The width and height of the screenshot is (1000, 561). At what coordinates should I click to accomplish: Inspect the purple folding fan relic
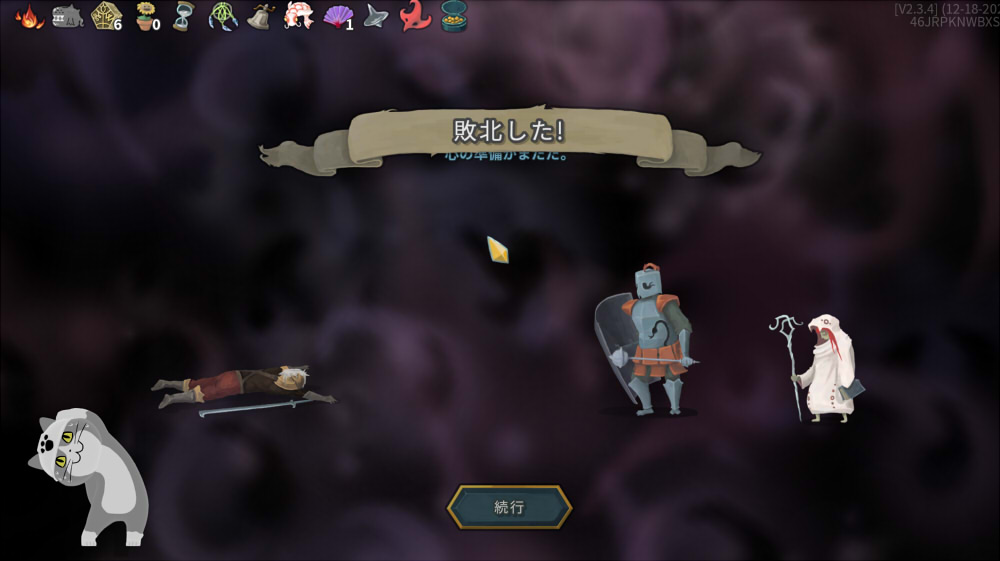338,17
